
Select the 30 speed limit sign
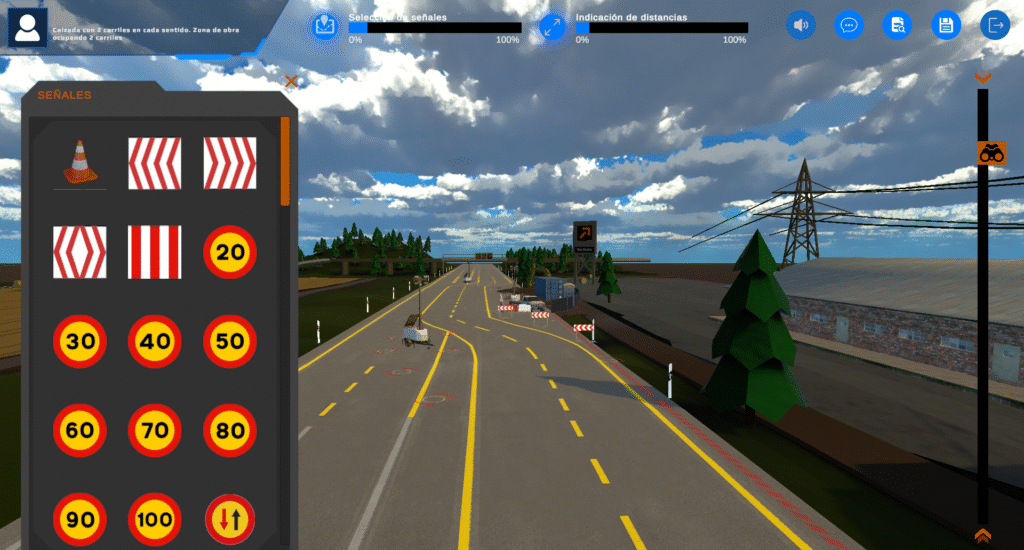[x=80, y=342]
